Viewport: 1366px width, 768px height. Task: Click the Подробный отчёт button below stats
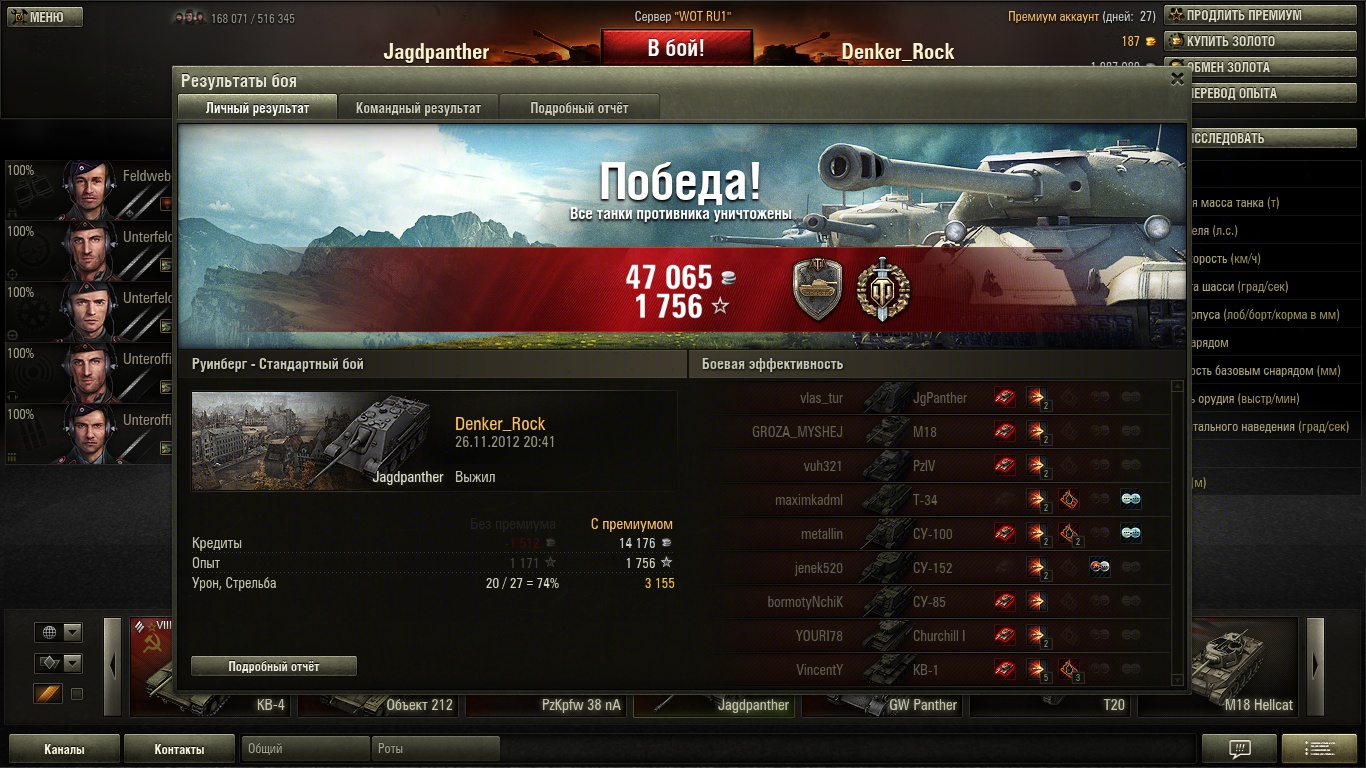pos(274,666)
